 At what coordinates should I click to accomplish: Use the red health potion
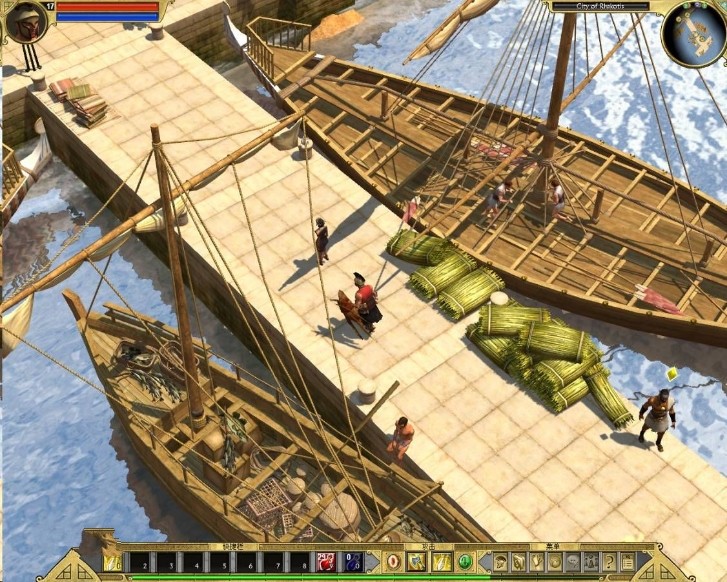coord(325,562)
